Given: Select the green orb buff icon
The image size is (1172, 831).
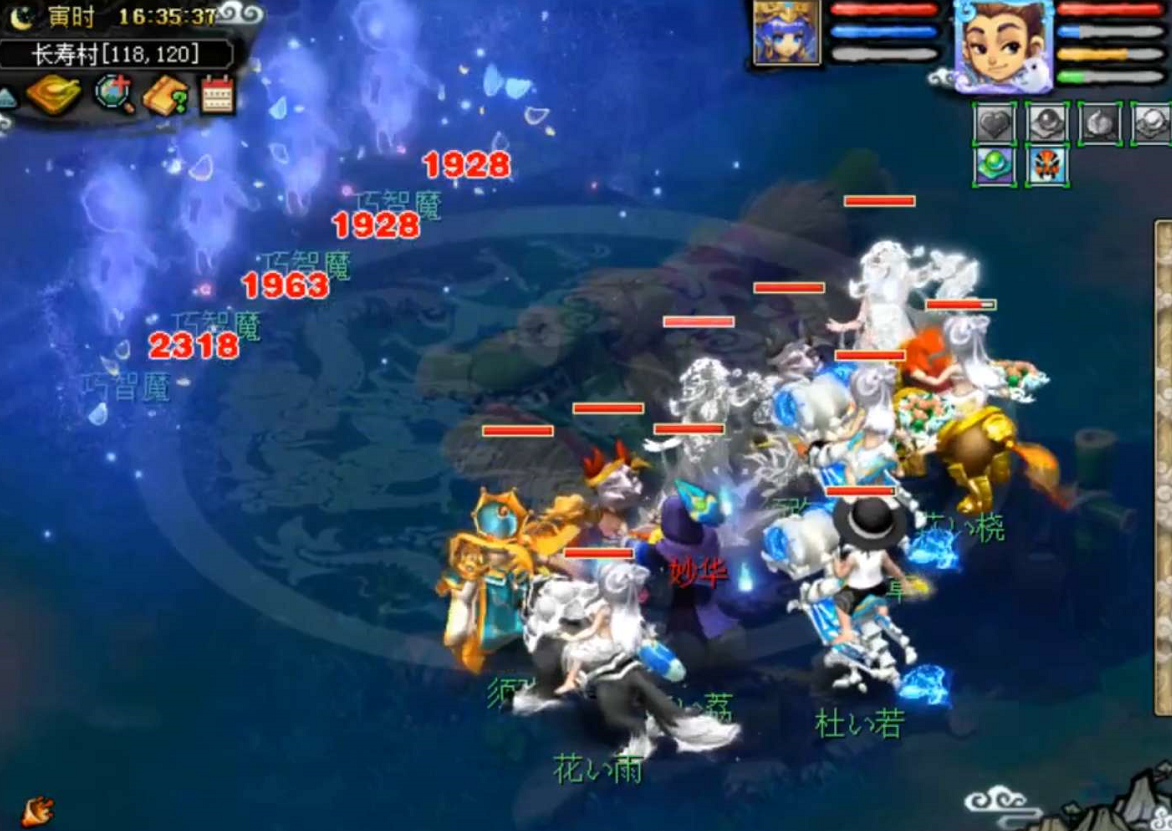Looking at the screenshot, I should [995, 165].
